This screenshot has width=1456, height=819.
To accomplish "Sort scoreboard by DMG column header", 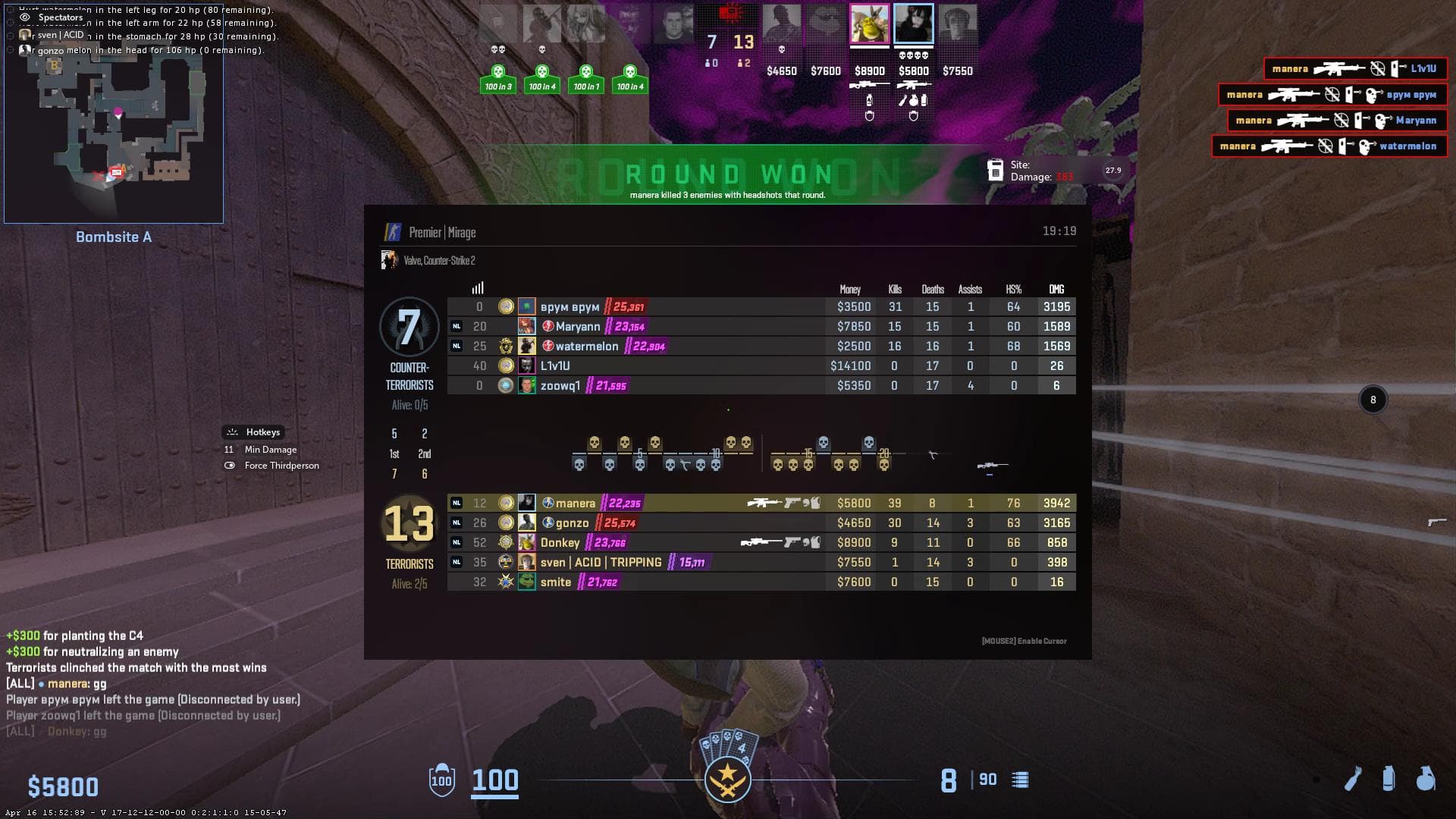I will (1056, 290).
